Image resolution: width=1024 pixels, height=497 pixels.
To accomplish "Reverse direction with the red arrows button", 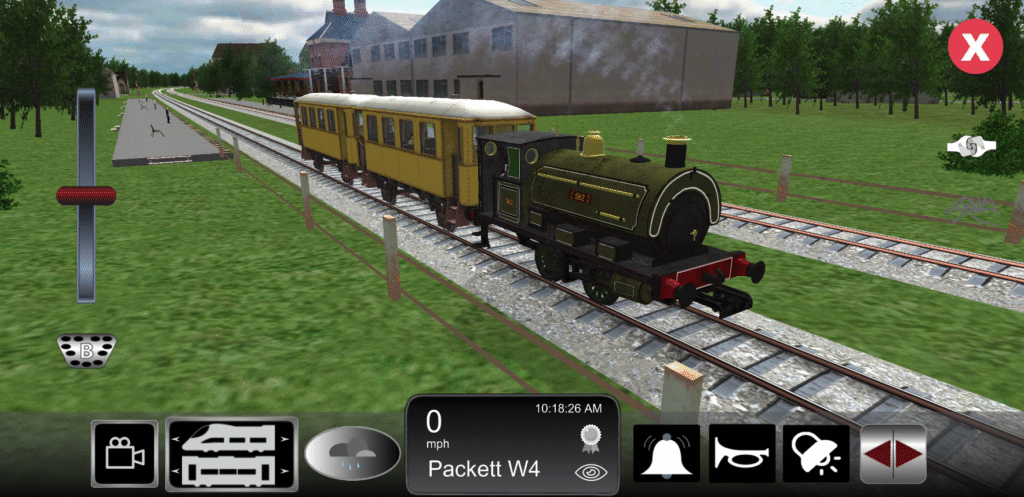I will point(893,454).
